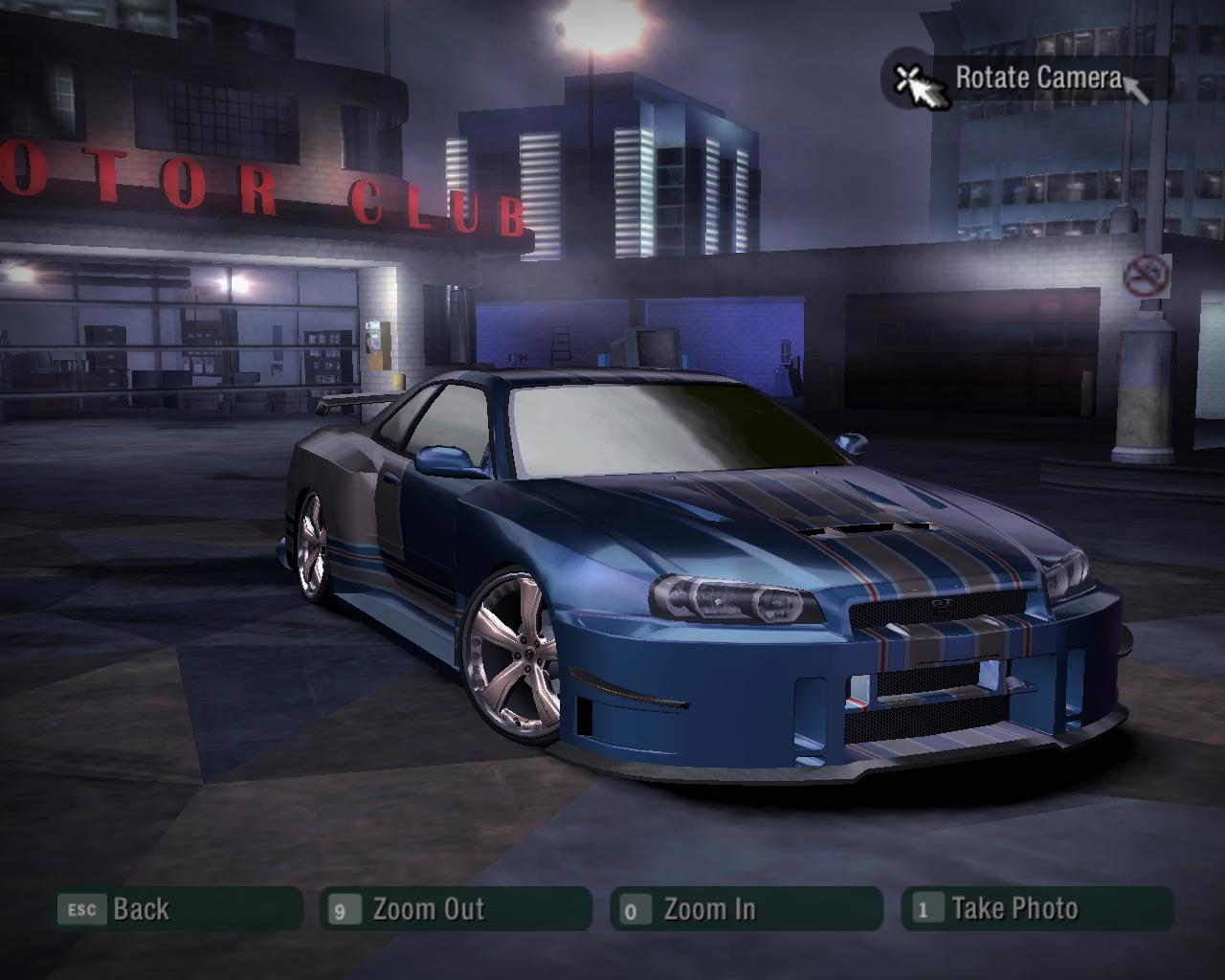Select the Zoom Out button
The height and width of the screenshot is (980, 1225).
click(456, 908)
